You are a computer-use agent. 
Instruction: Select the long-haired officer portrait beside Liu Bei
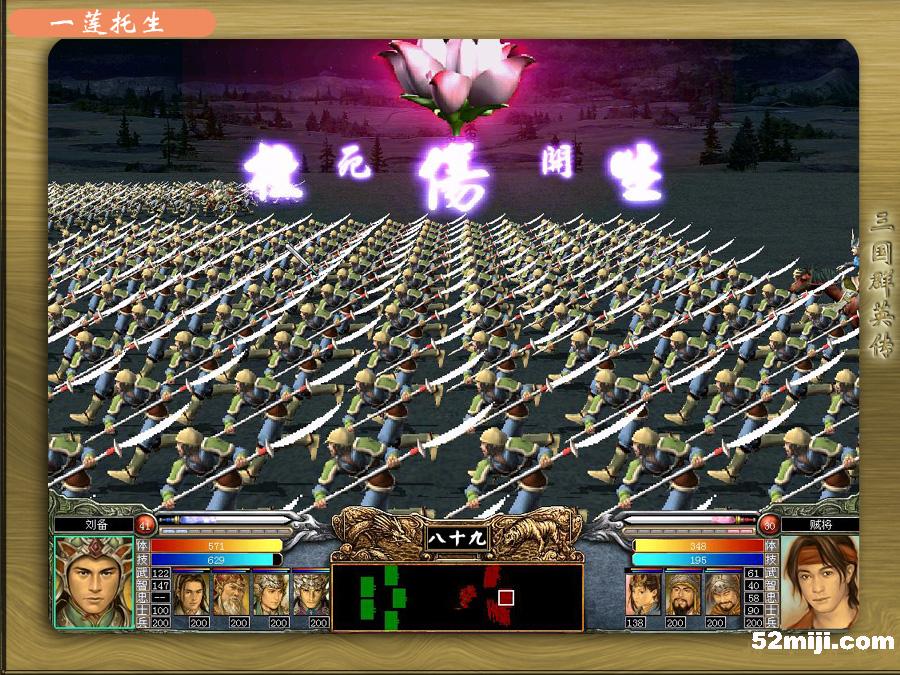(x=192, y=593)
